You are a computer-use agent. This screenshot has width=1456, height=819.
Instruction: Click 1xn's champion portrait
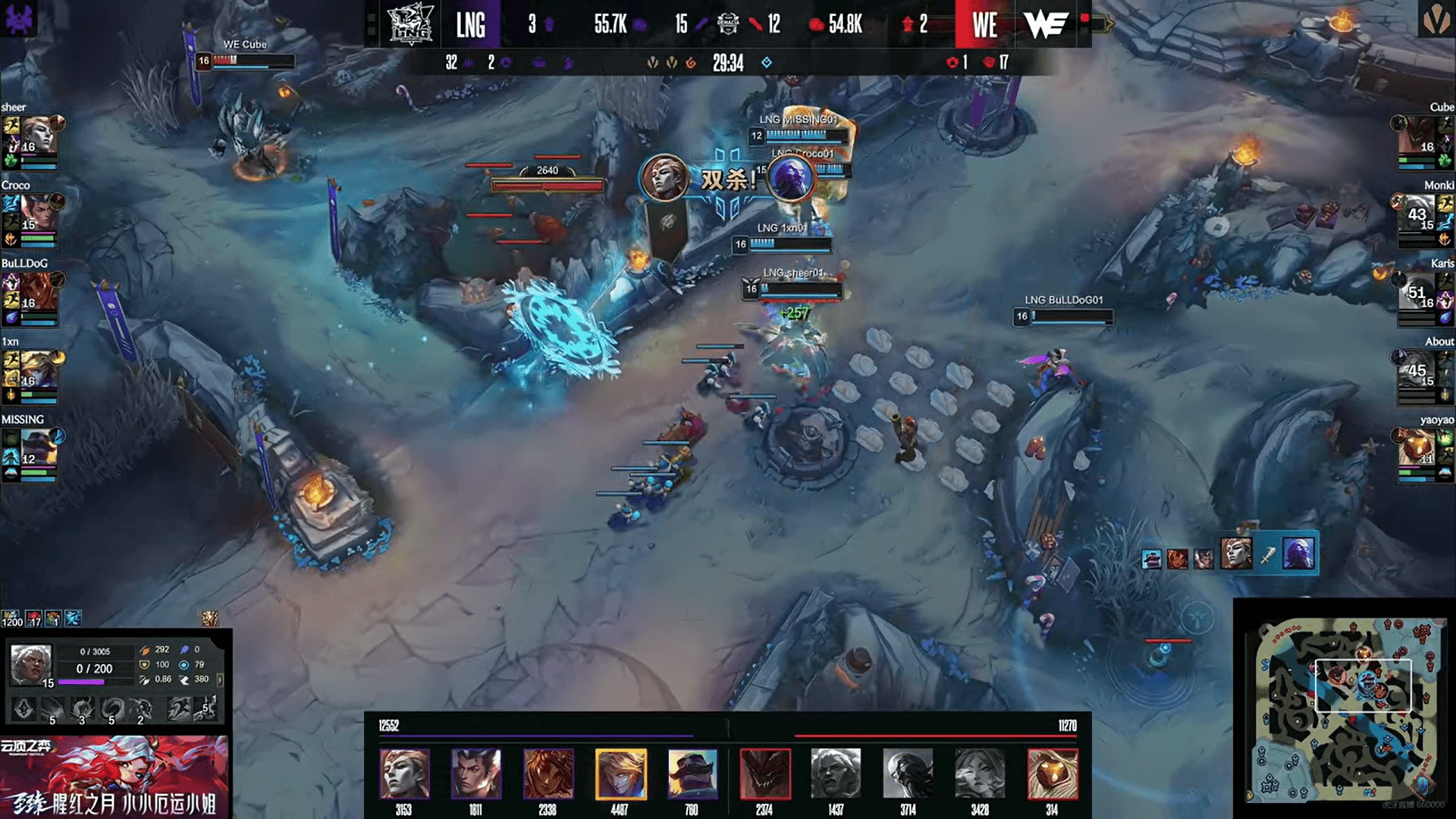[39, 369]
